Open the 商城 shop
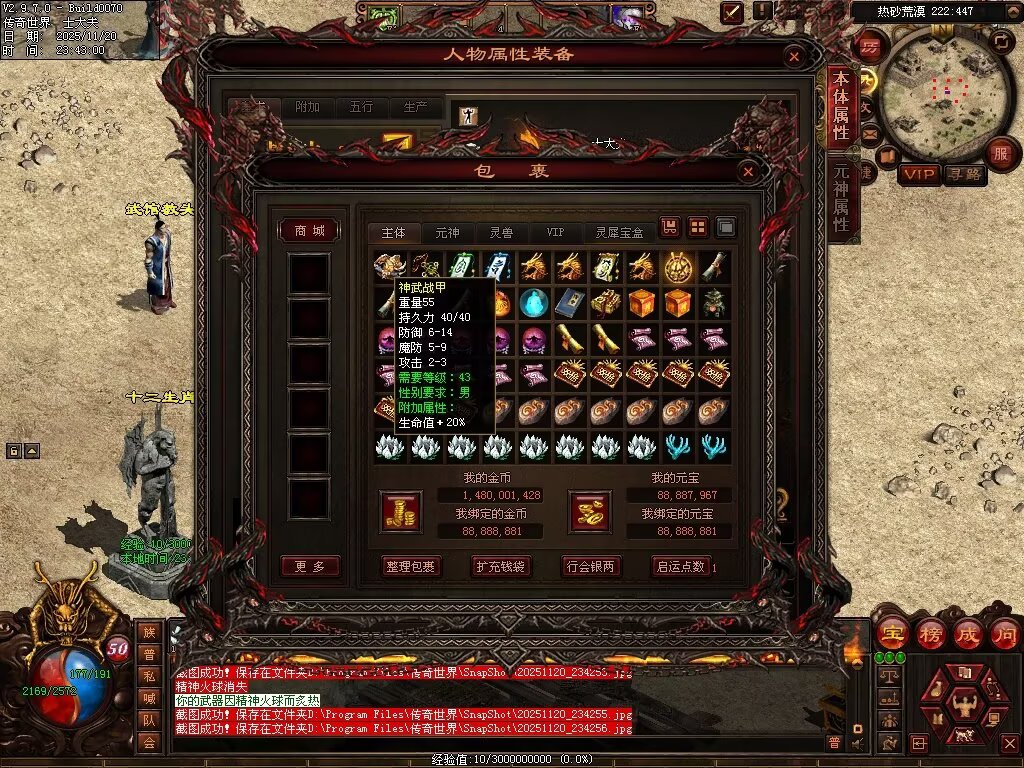 point(309,231)
